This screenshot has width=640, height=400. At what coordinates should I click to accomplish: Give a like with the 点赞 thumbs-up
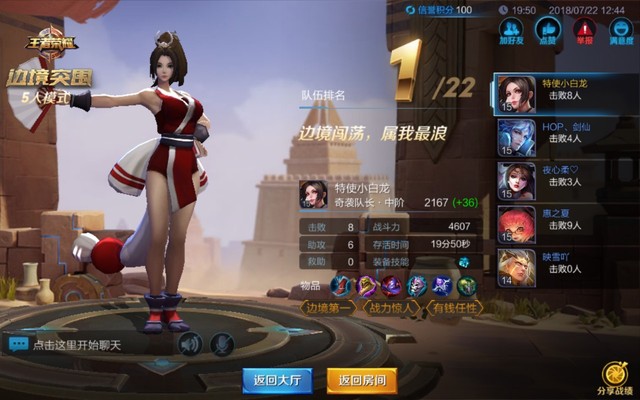(547, 30)
